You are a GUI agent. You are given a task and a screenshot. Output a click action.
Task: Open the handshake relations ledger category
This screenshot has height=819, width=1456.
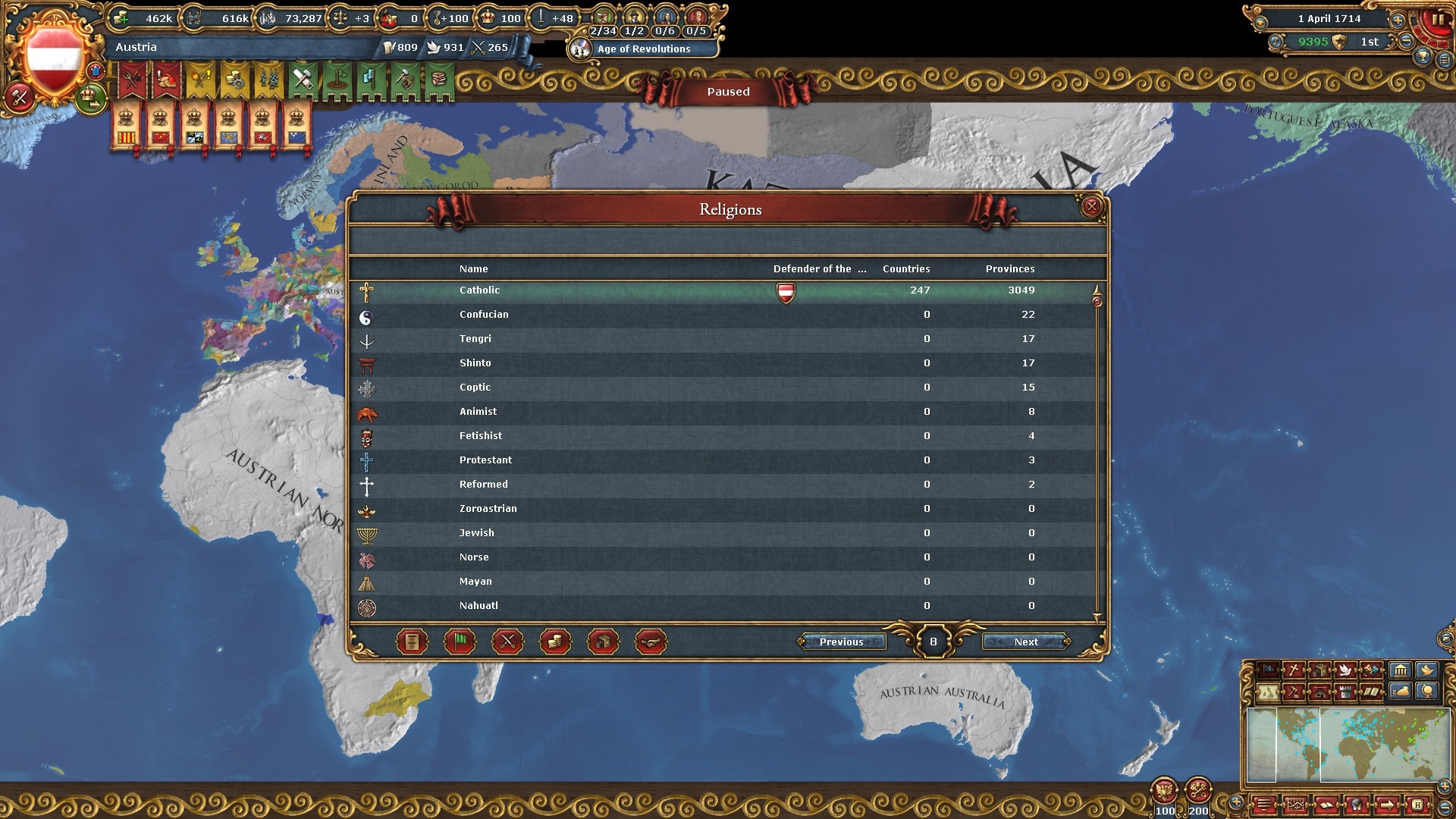coord(651,642)
